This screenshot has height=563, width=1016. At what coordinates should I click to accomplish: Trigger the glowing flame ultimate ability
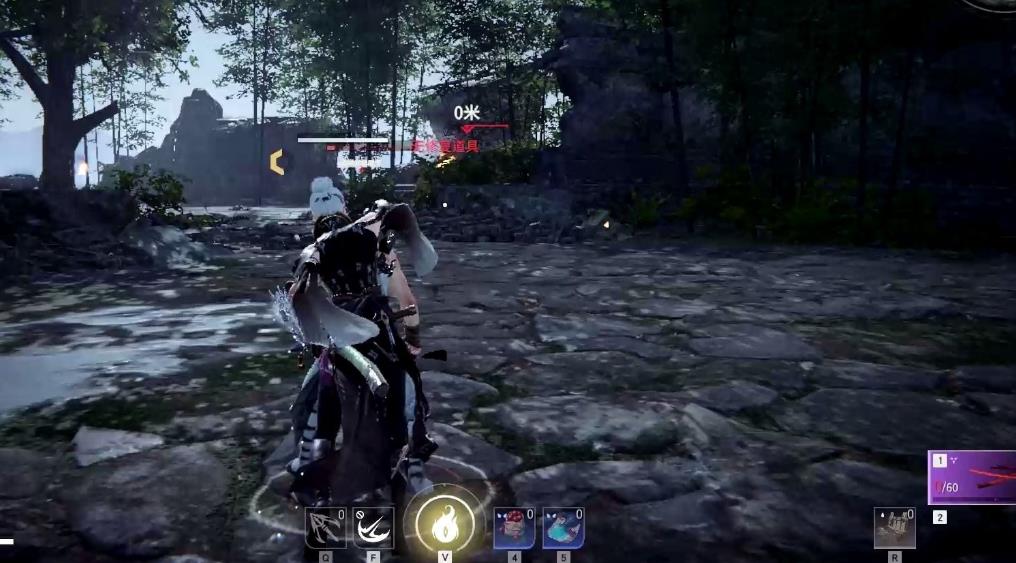click(445, 522)
